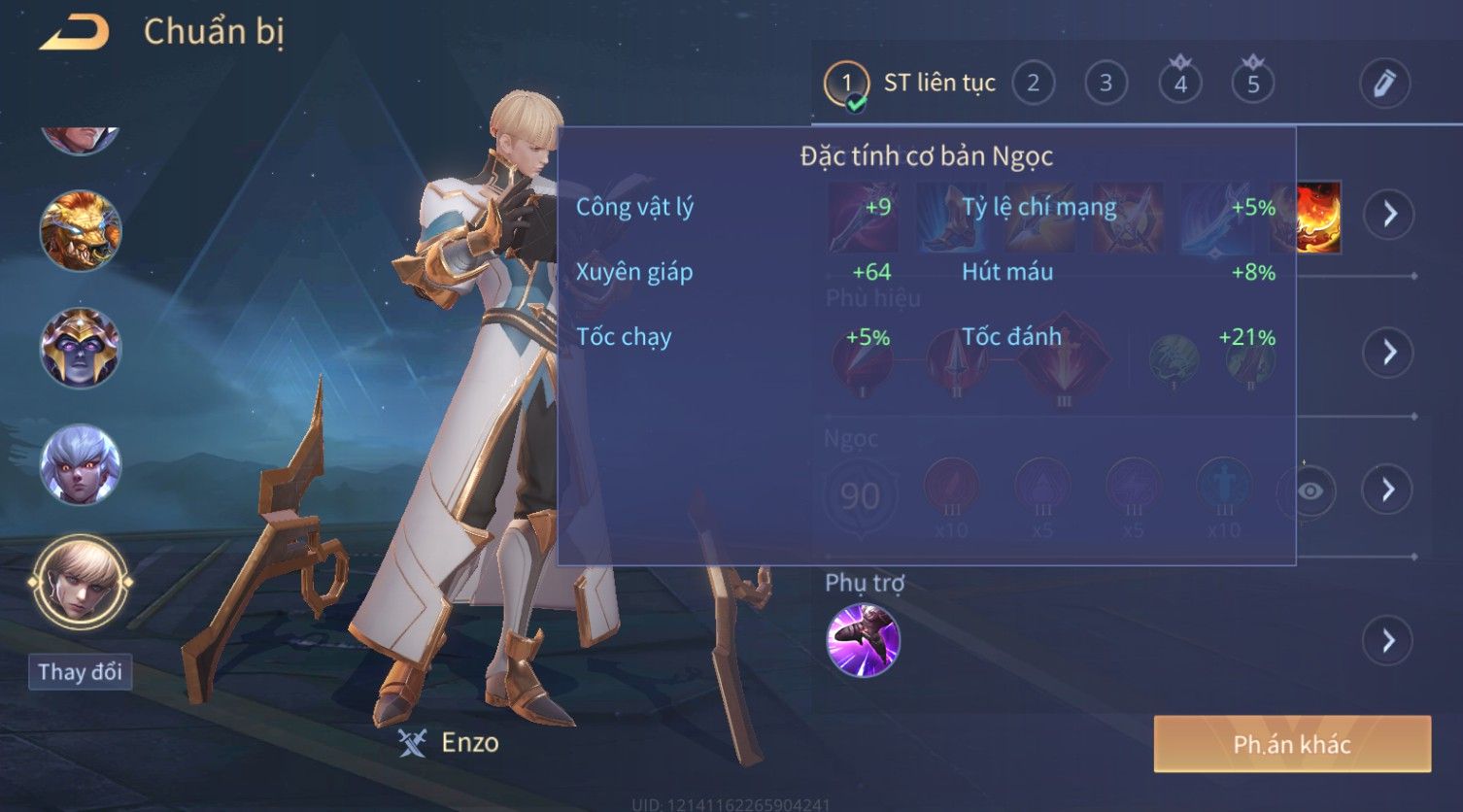Choose locked build preset 5

coord(1253,84)
